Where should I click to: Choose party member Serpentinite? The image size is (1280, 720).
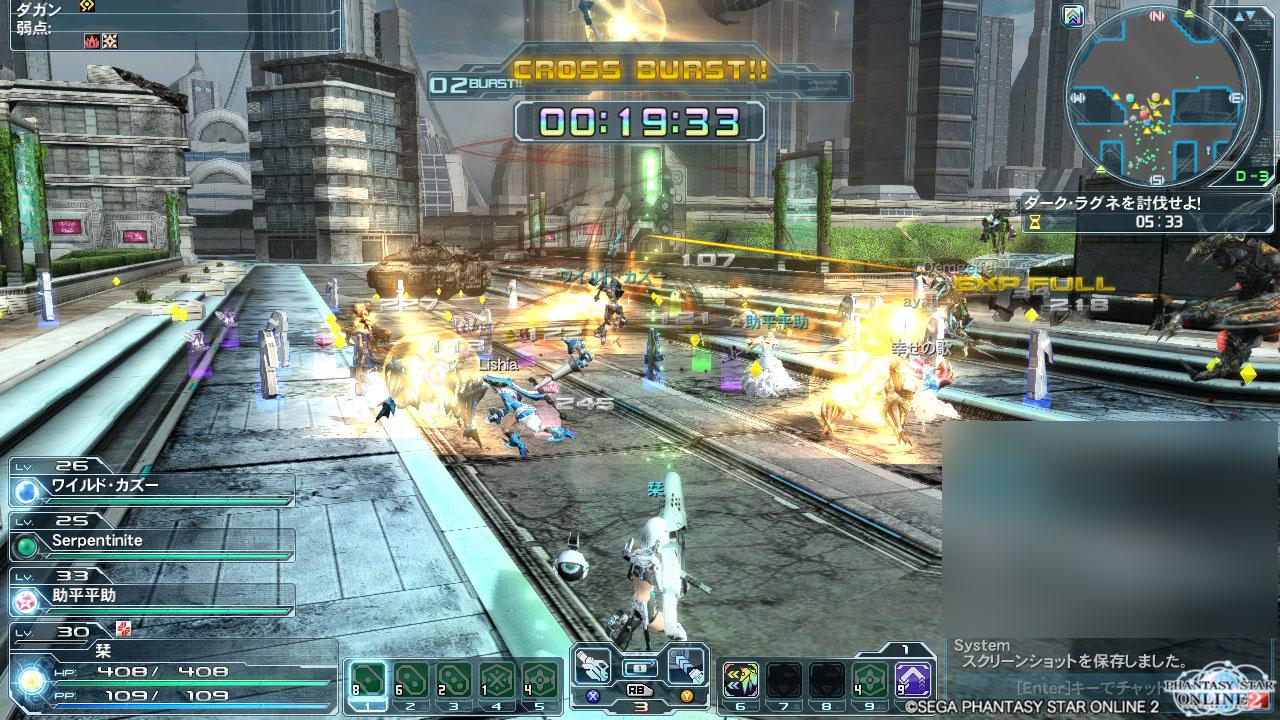150,544
